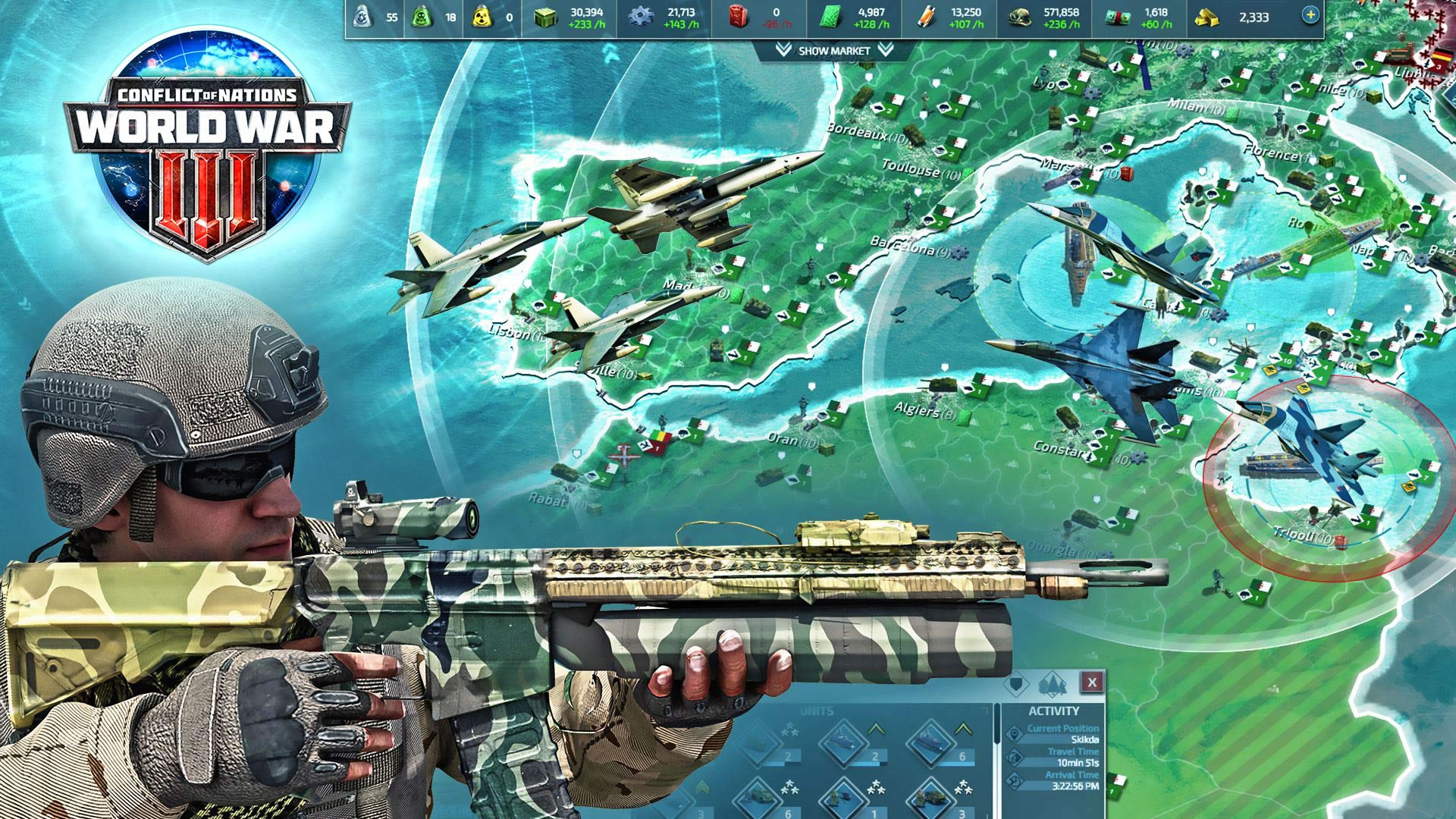Click the gold bars resource icon
1456x819 pixels.
1207,17
